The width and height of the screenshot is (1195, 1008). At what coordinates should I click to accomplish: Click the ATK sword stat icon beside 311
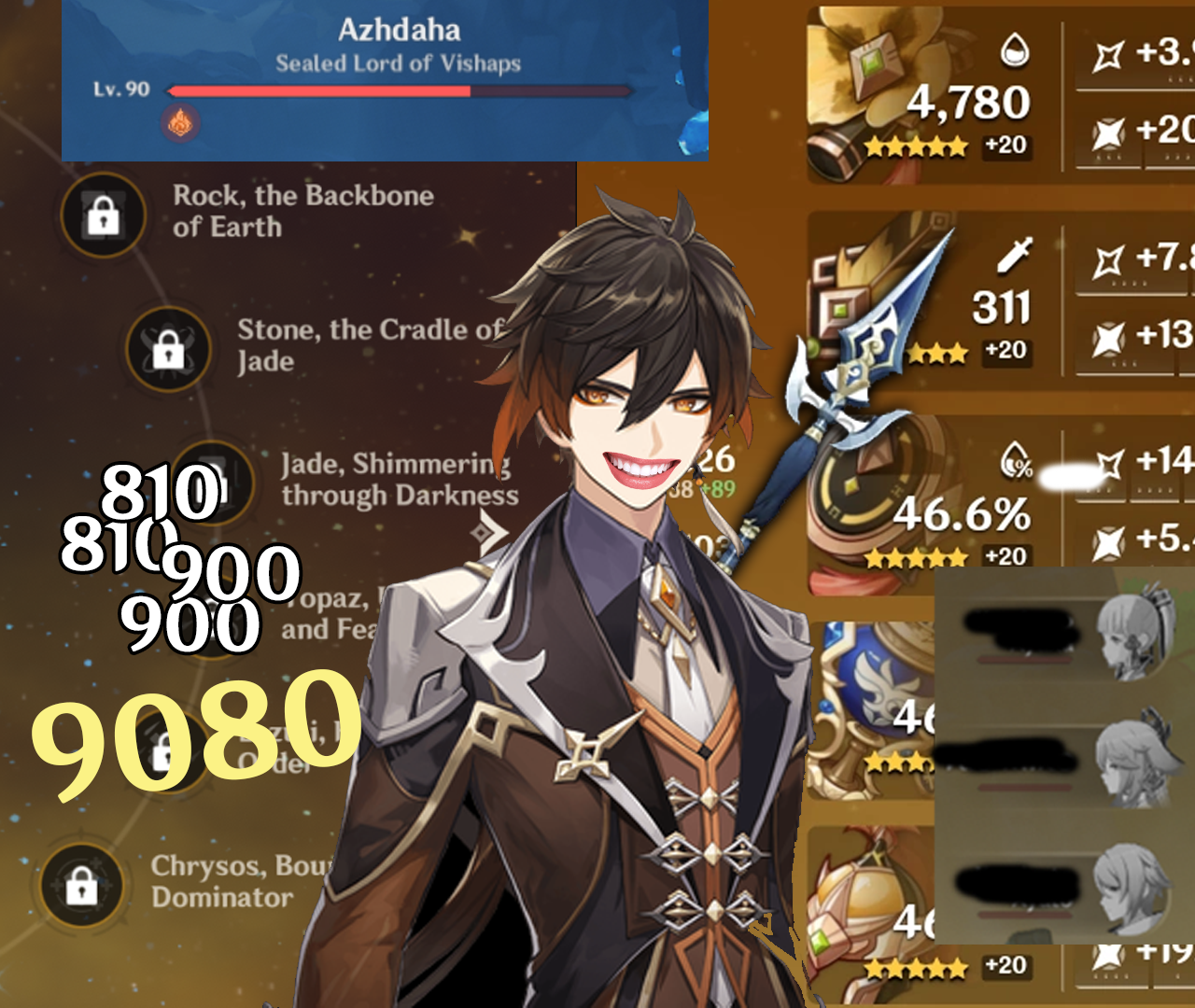click(1013, 254)
